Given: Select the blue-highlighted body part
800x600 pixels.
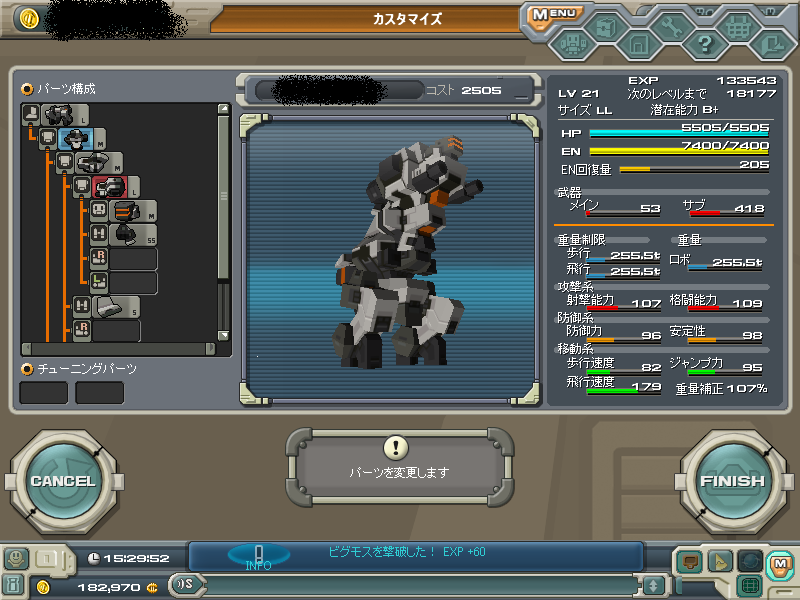Looking at the screenshot, I should click(x=76, y=139).
